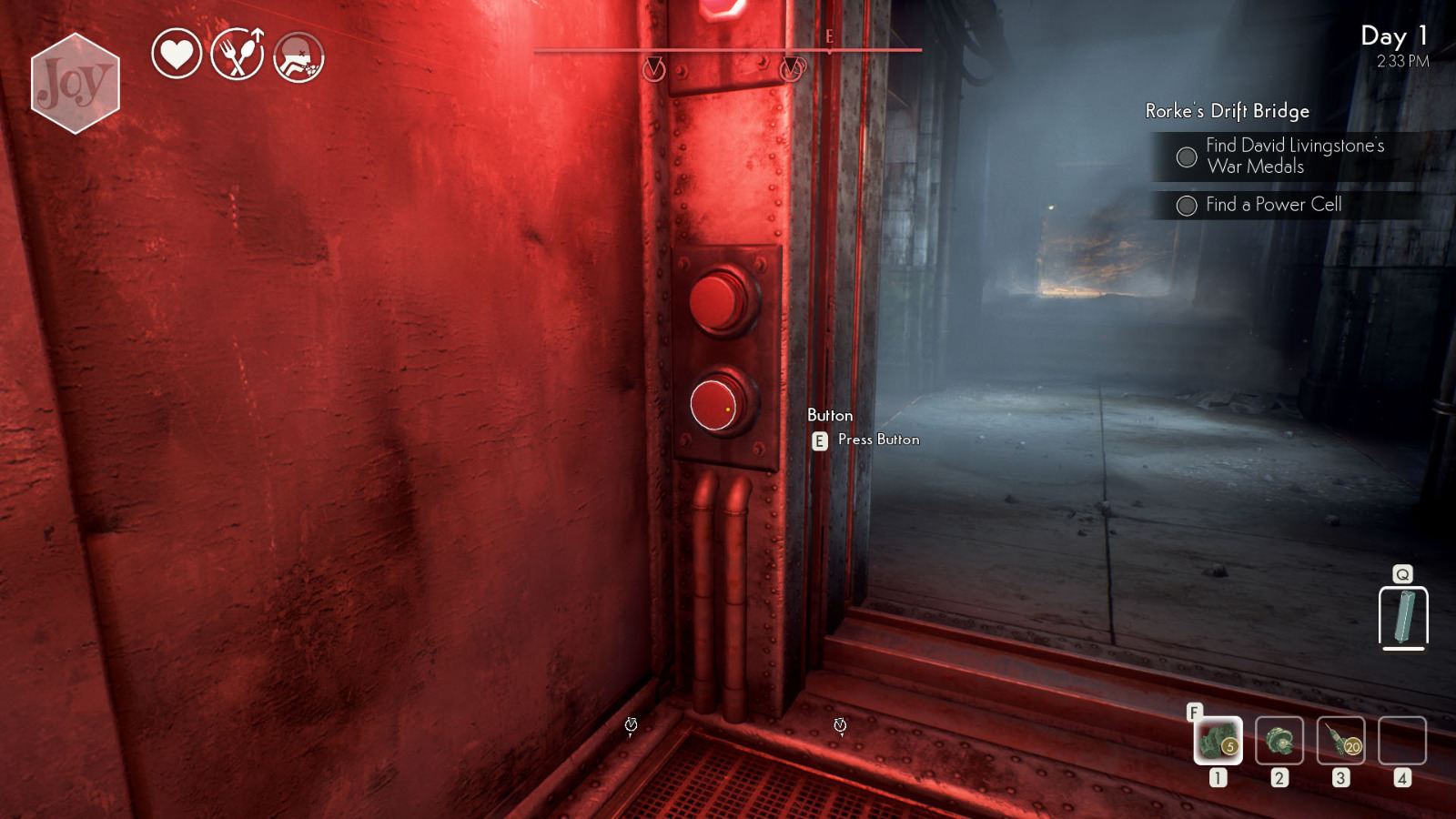This screenshot has width=1456, height=819.
Task: Click the head-shaped status effect icon
Action: [300, 56]
